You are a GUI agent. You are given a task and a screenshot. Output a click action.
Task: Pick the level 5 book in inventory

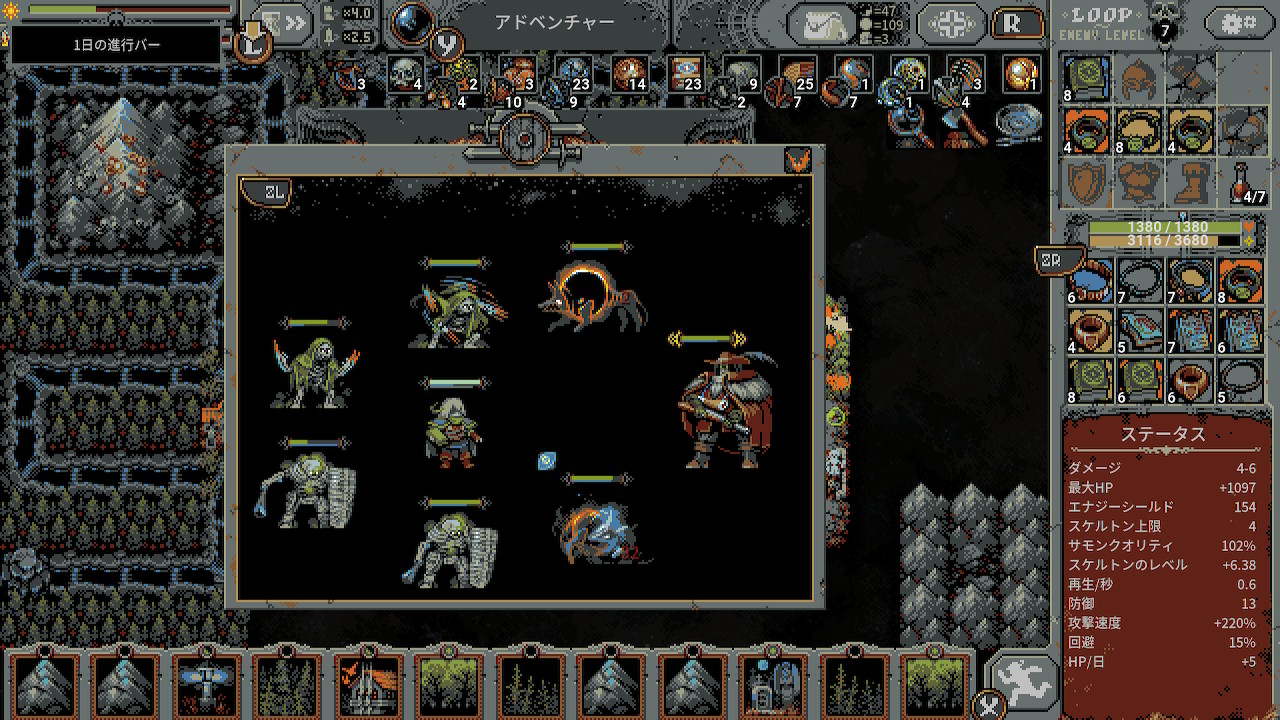pos(1138,331)
